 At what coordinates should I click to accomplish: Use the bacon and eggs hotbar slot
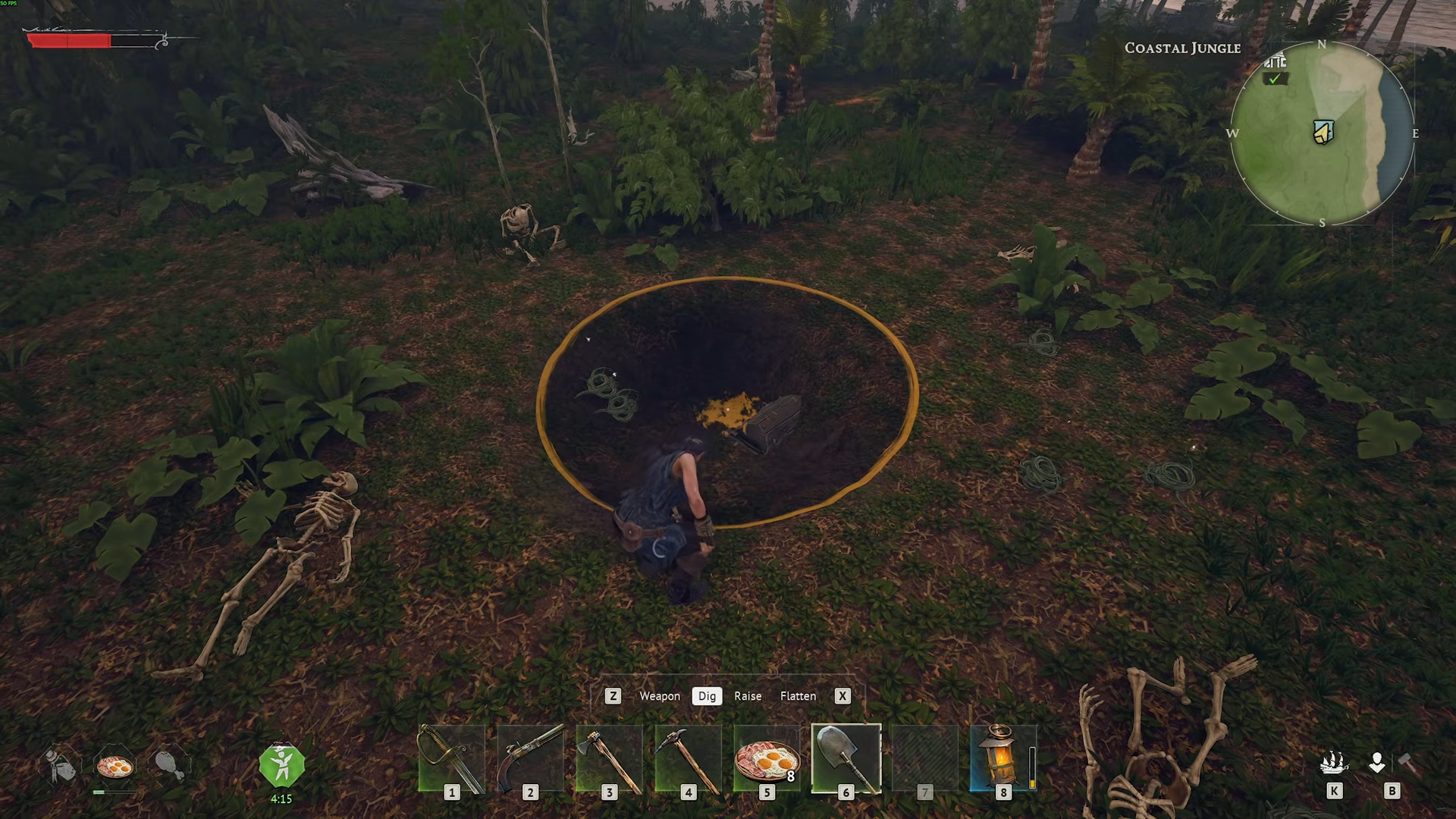tap(767, 759)
